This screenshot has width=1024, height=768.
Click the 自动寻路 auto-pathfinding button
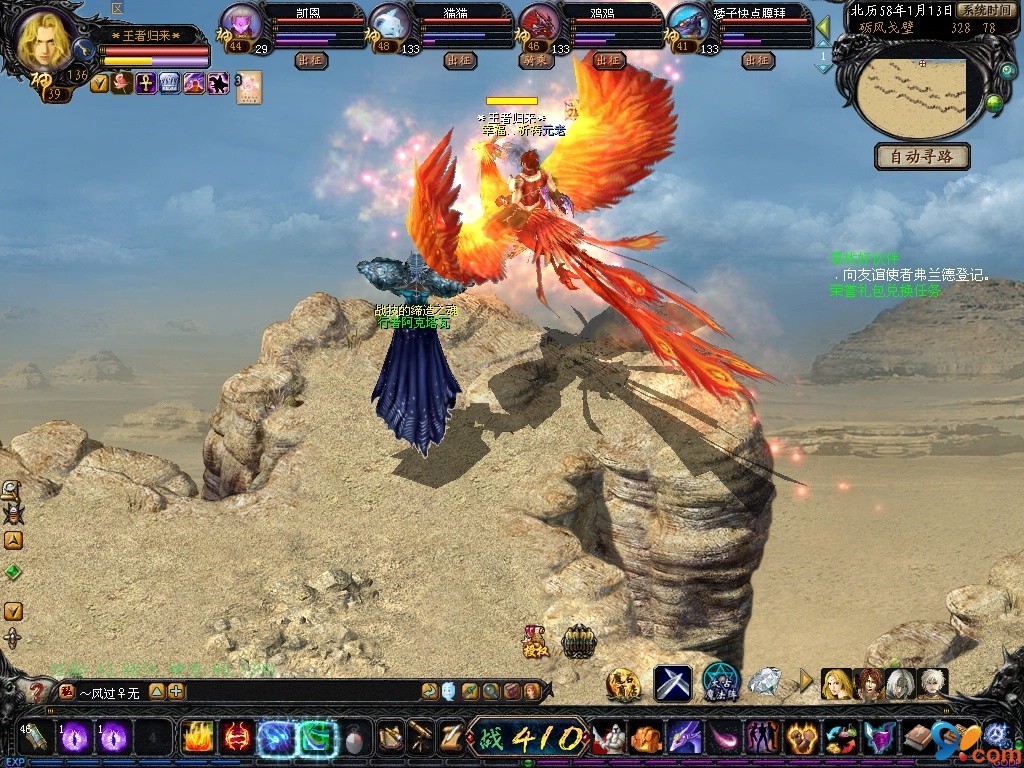(921, 157)
